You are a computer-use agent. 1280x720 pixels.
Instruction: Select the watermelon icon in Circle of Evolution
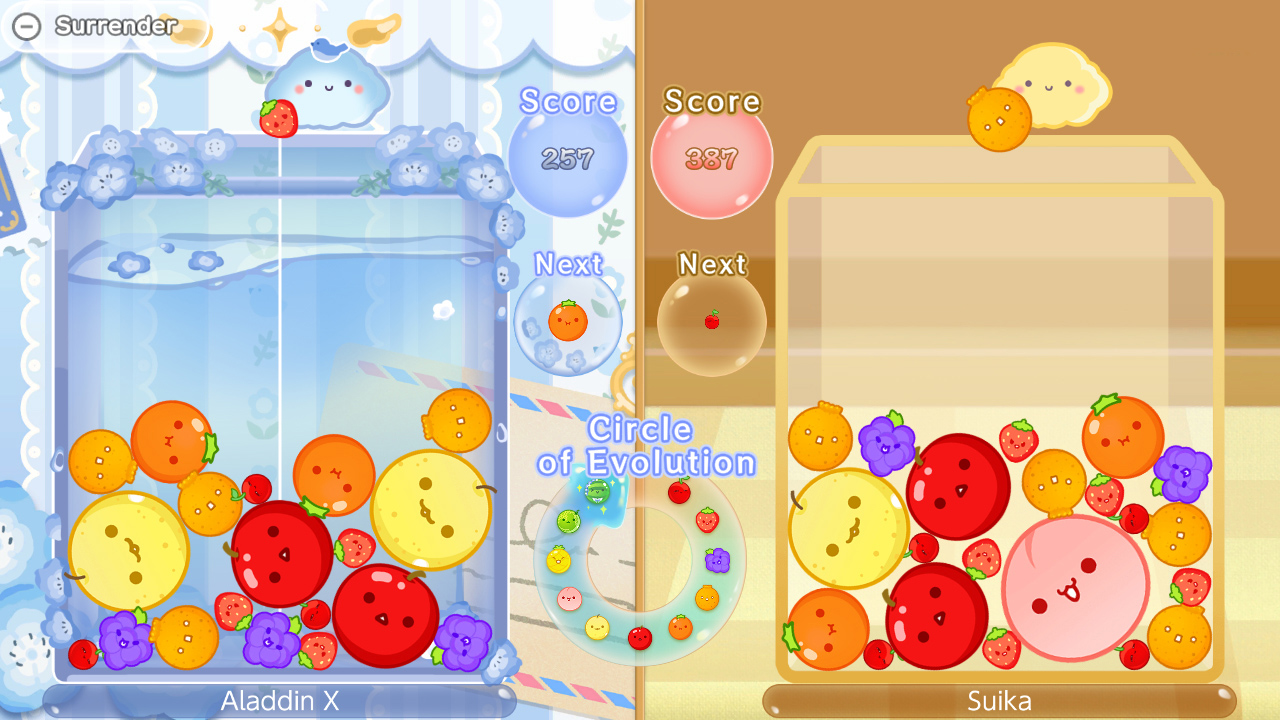tap(597, 493)
